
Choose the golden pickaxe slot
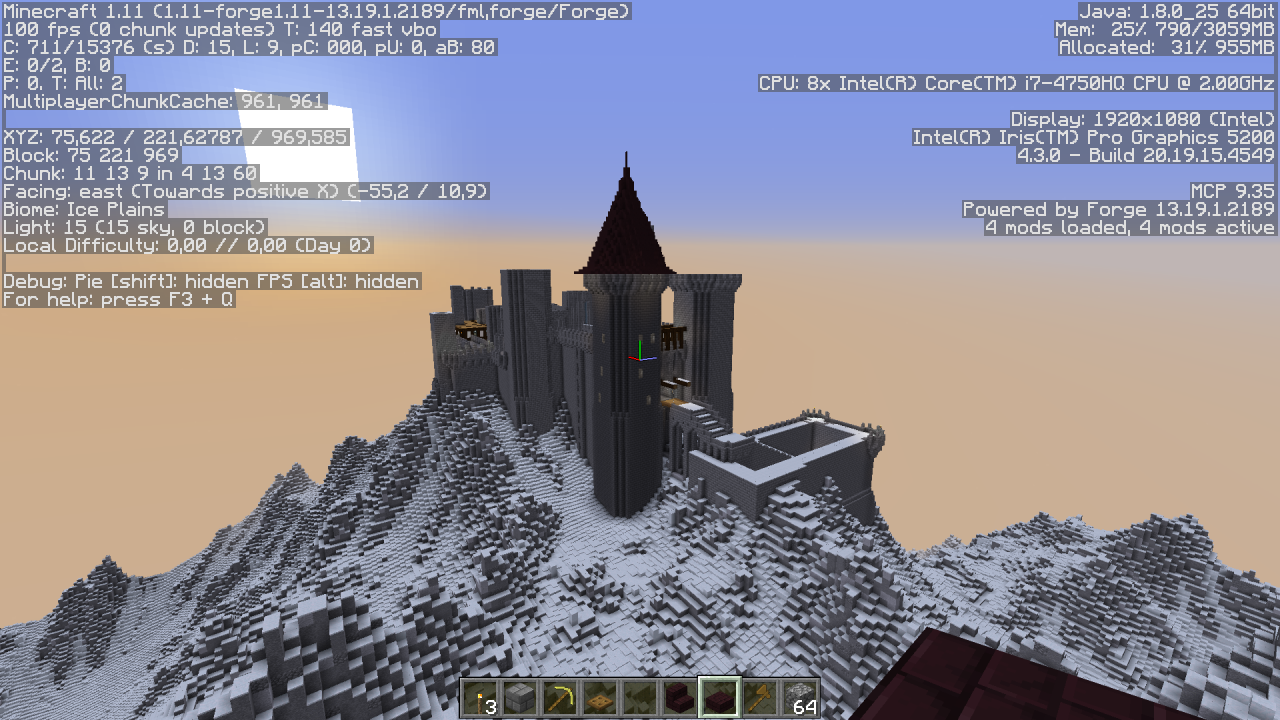560,698
